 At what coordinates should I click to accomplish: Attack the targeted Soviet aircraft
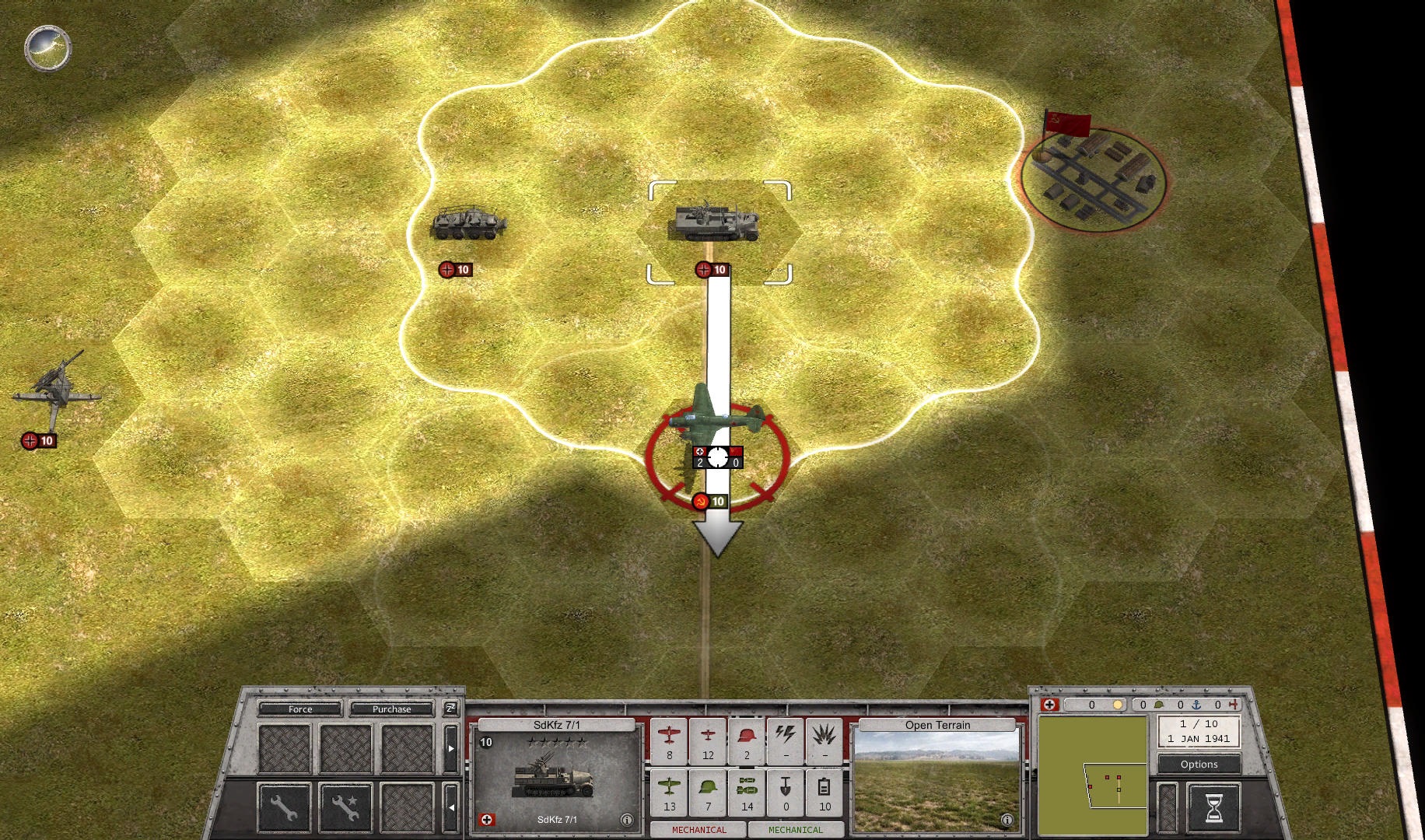tap(716, 455)
